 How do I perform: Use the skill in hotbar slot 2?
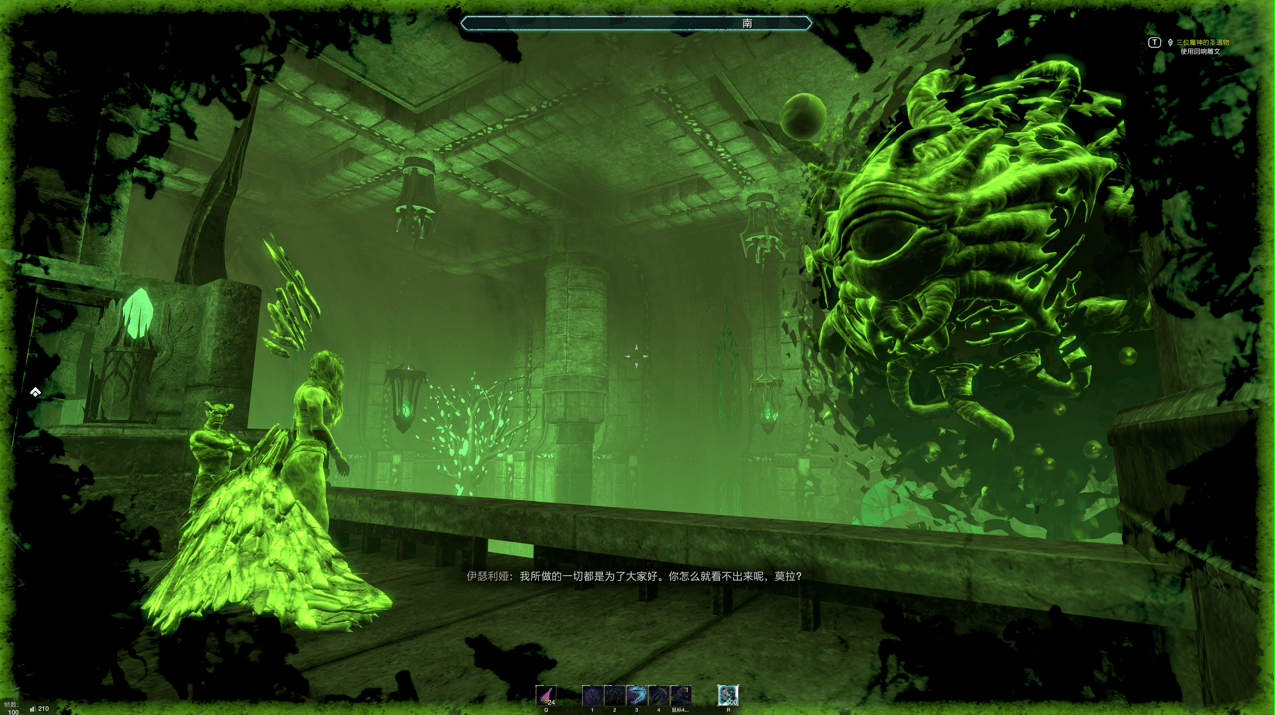[614, 695]
